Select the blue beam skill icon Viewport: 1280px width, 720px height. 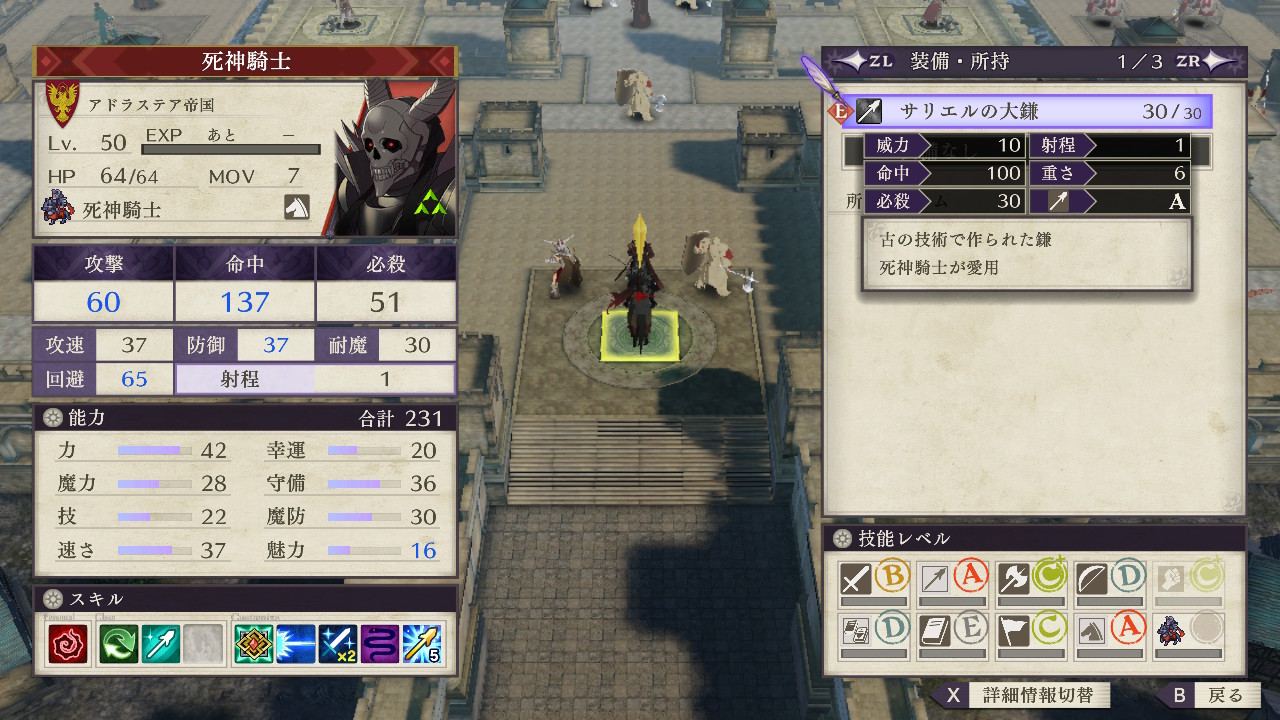[296, 644]
